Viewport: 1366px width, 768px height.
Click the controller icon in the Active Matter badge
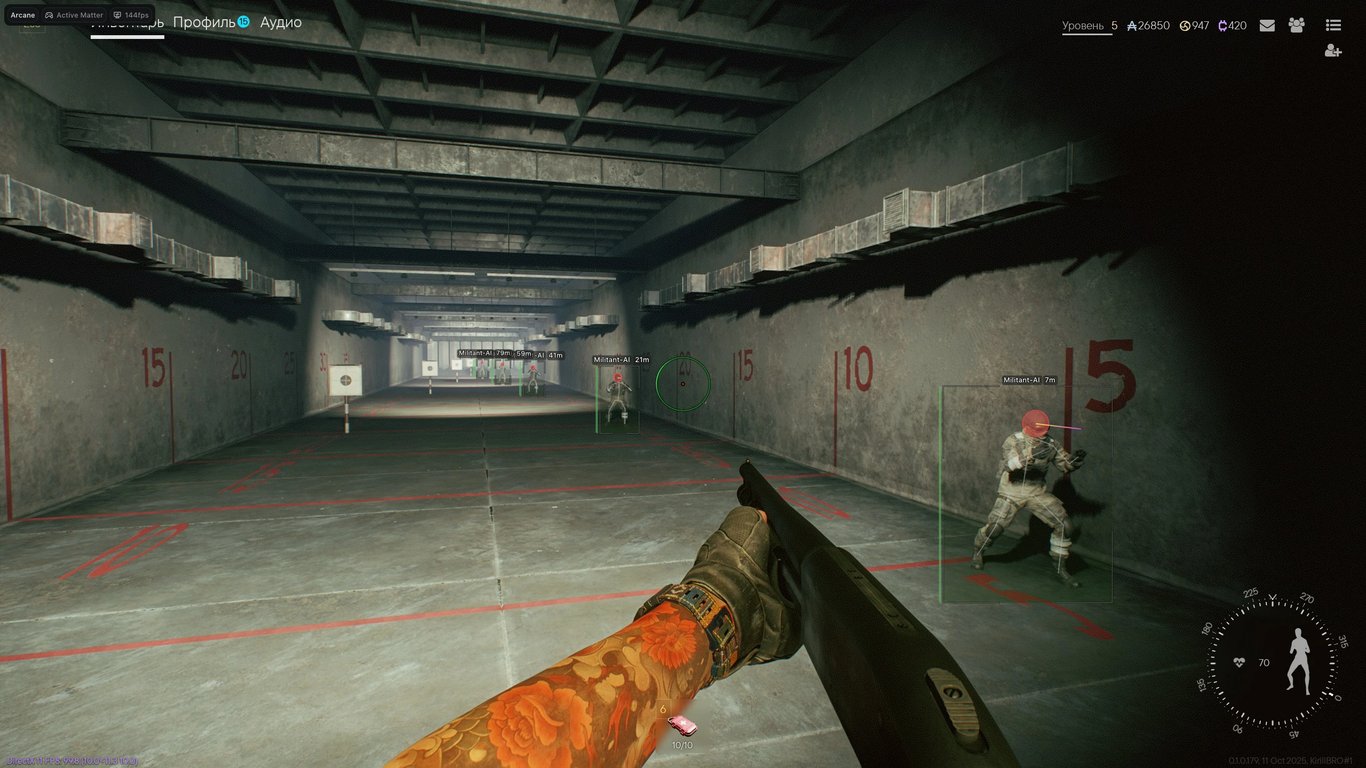click(50, 15)
